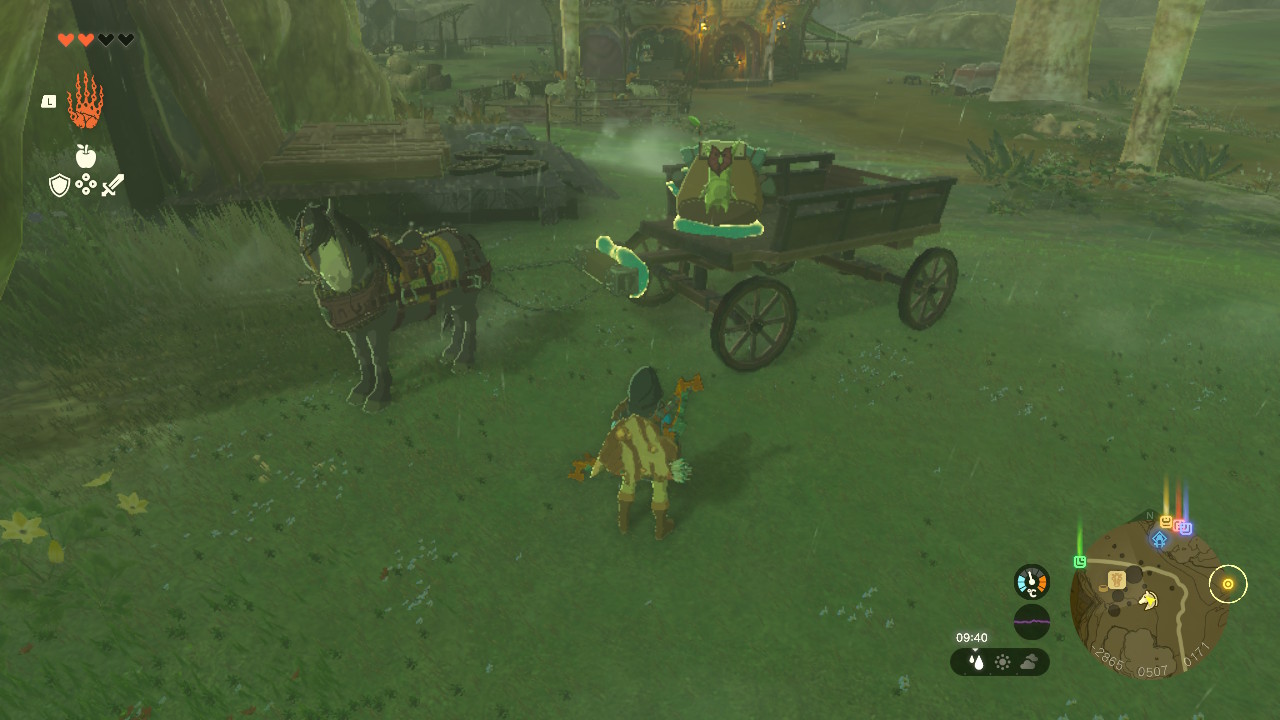Screen dimensions: 1280x720
Task: Activate the orange Ultrahand ability icon
Action: (x=85, y=101)
